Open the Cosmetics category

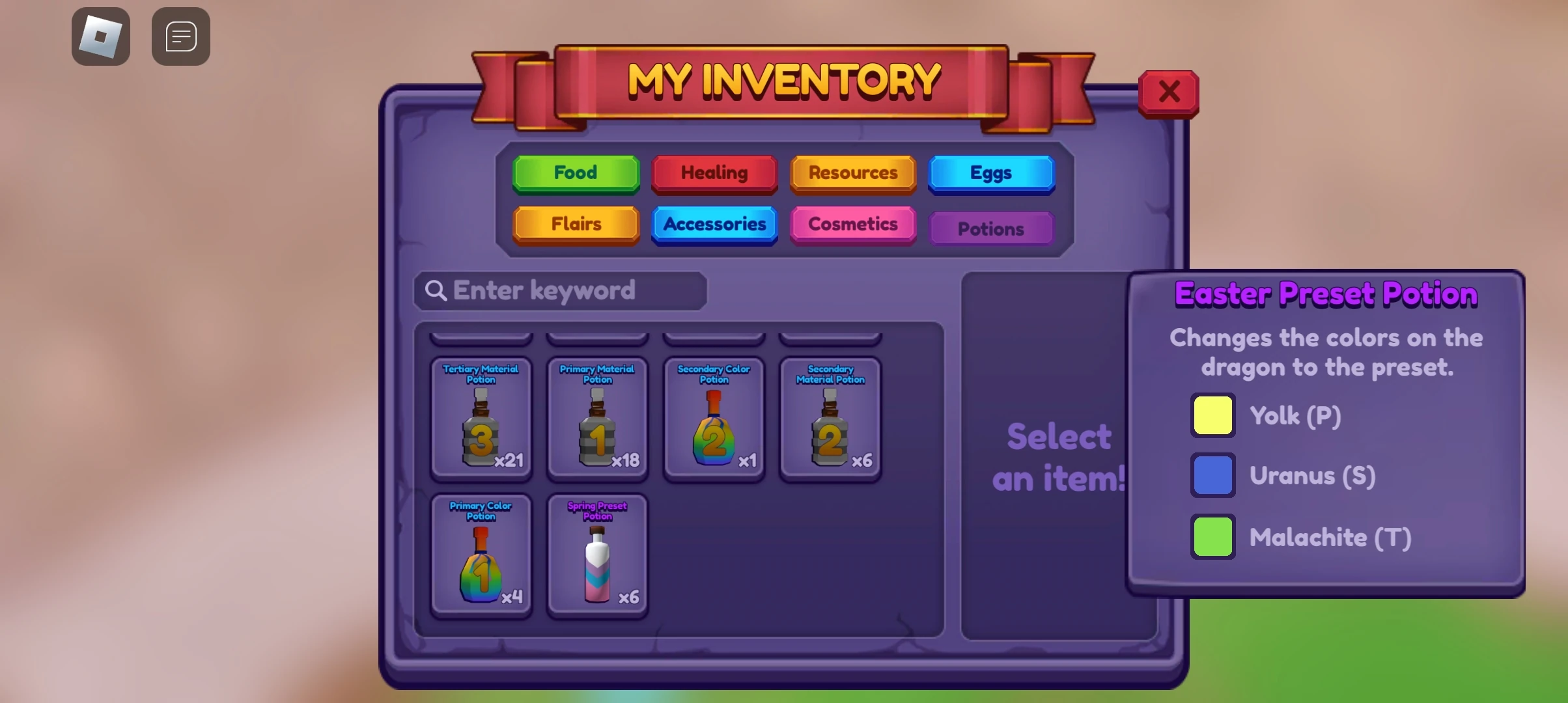tap(853, 224)
